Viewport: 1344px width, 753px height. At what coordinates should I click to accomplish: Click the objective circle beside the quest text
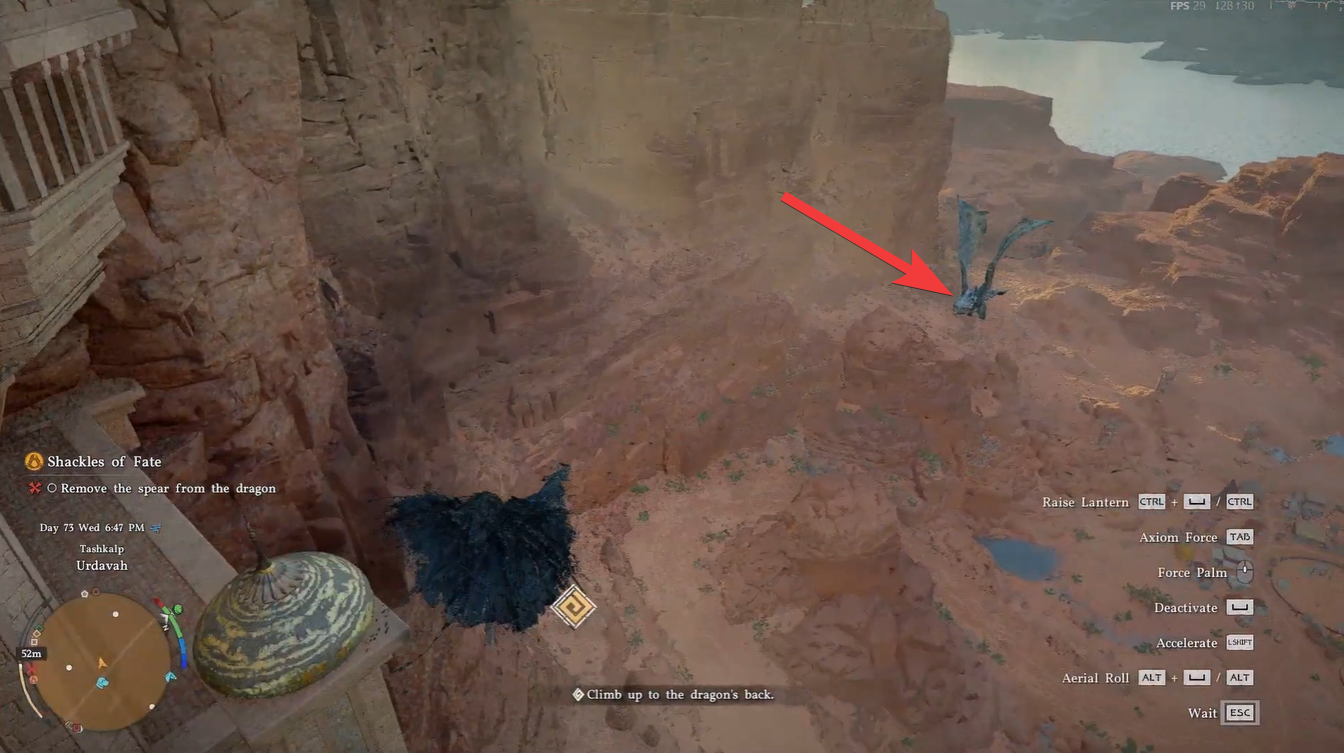tap(53, 488)
